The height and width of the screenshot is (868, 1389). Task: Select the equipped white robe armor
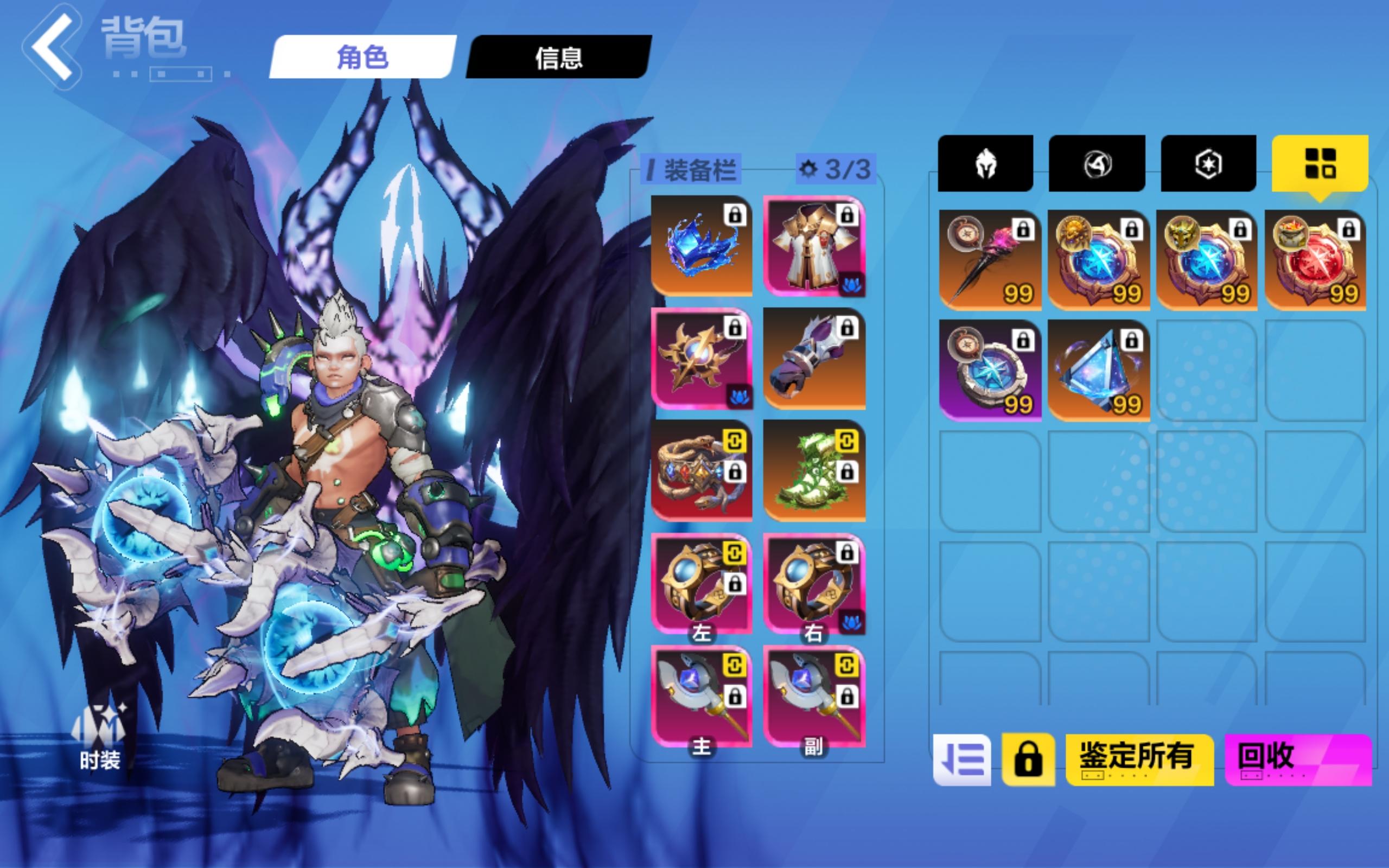point(814,253)
